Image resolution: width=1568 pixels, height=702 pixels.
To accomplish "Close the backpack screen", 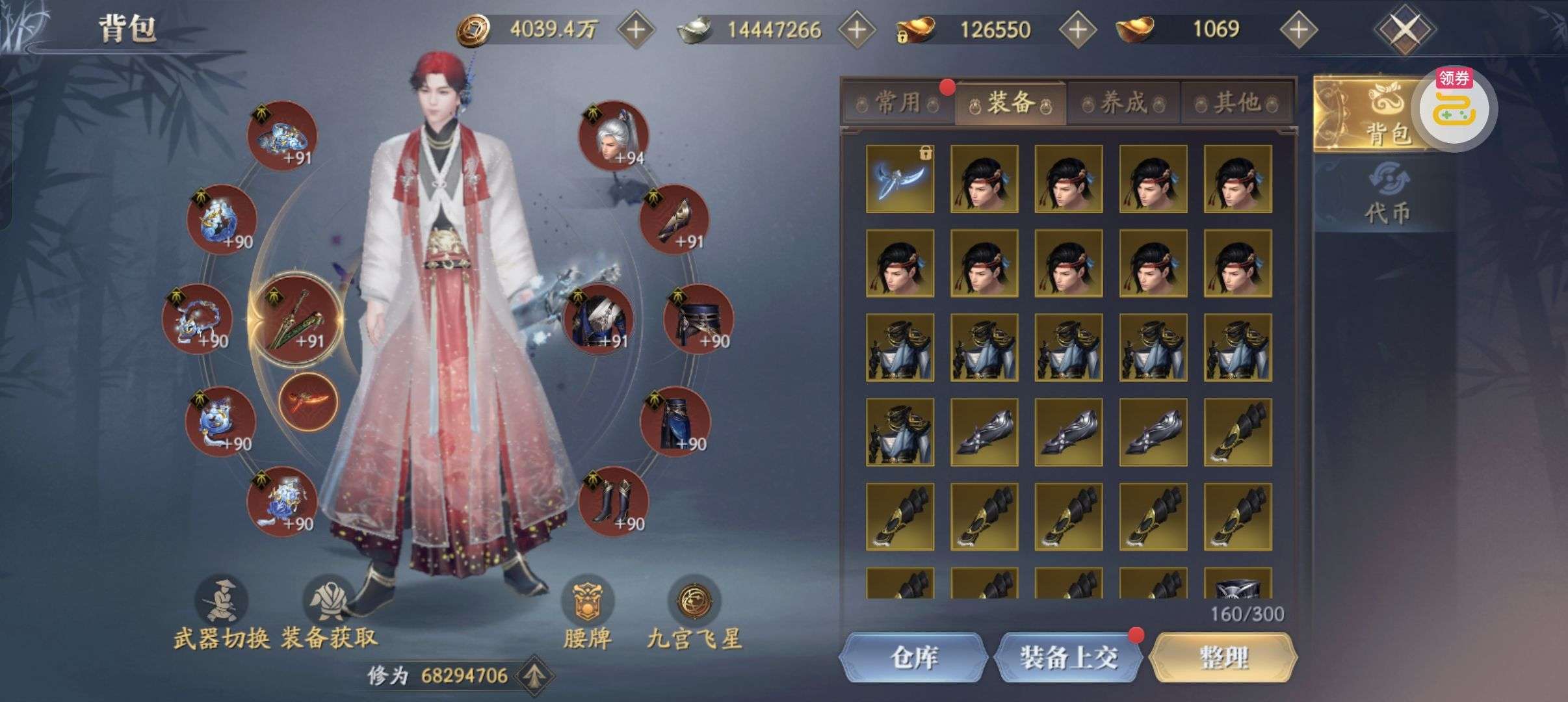I will (1404, 29).
